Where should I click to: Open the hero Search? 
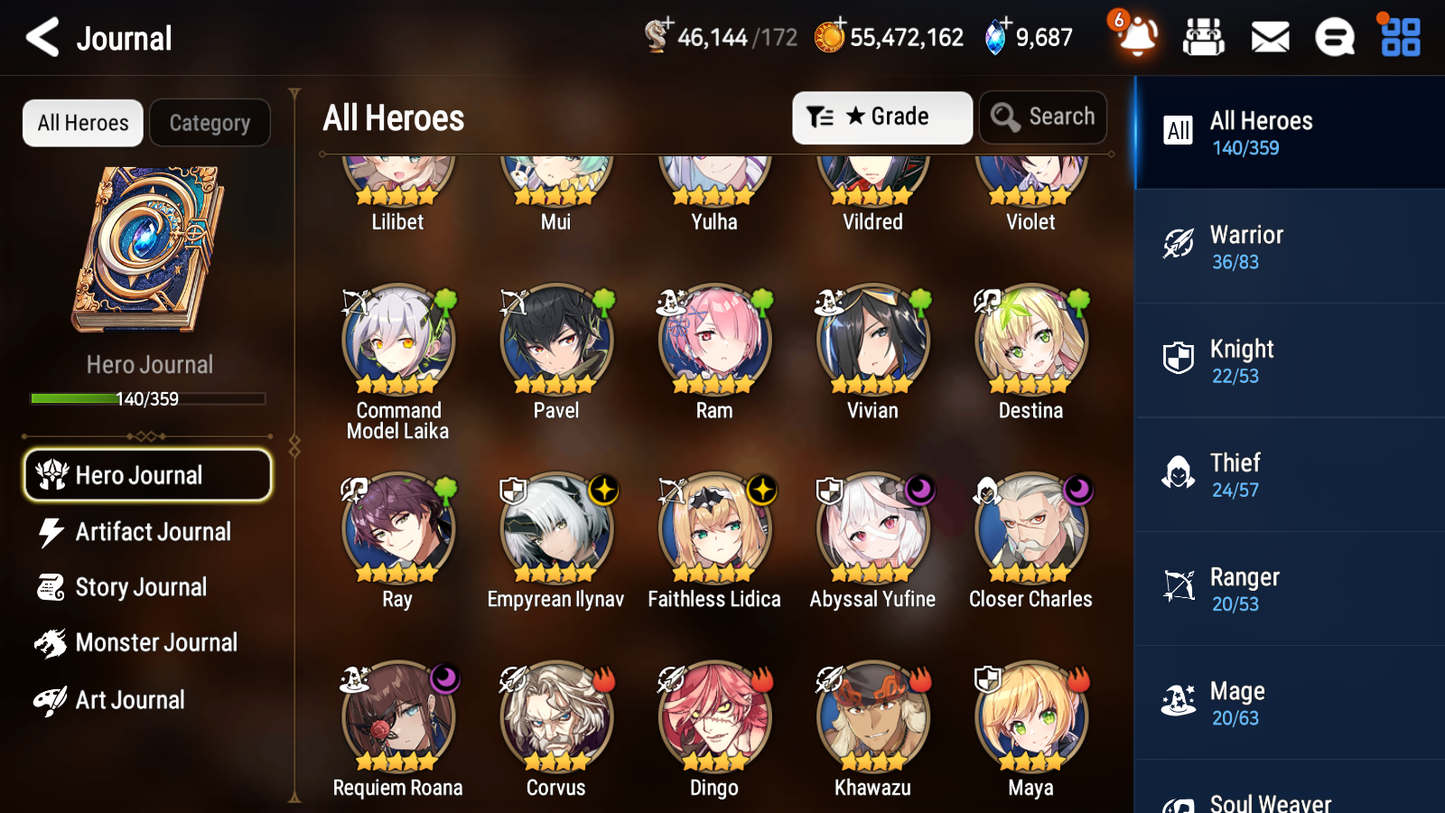pos(1043,117)
